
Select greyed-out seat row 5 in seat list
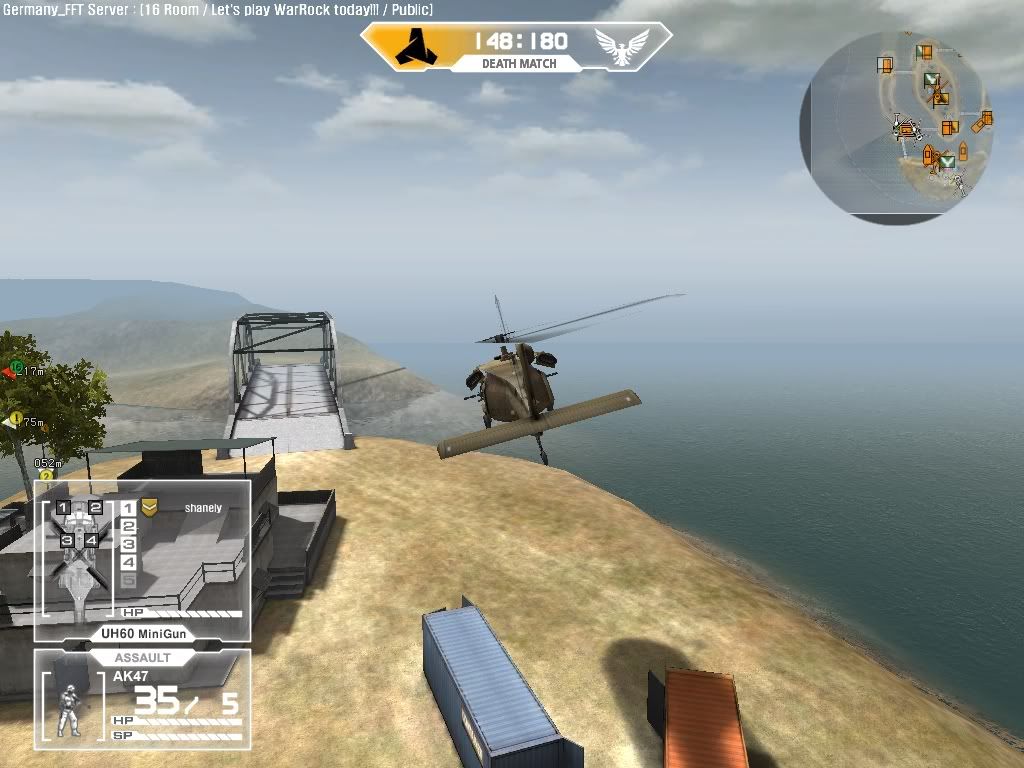(x=128, y=580)
